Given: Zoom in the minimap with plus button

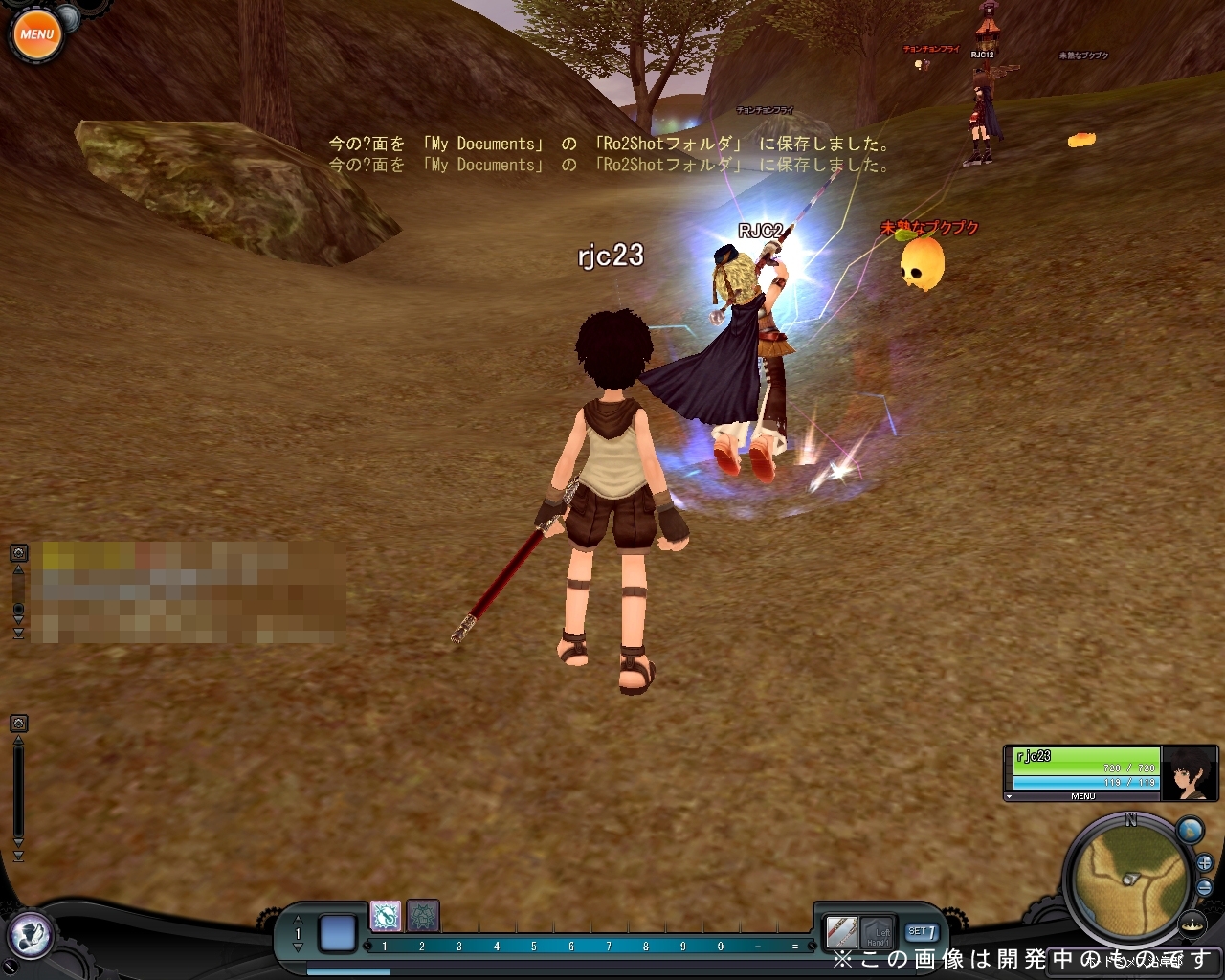Looking at the screenshot, I should (x=1205, y=864).
